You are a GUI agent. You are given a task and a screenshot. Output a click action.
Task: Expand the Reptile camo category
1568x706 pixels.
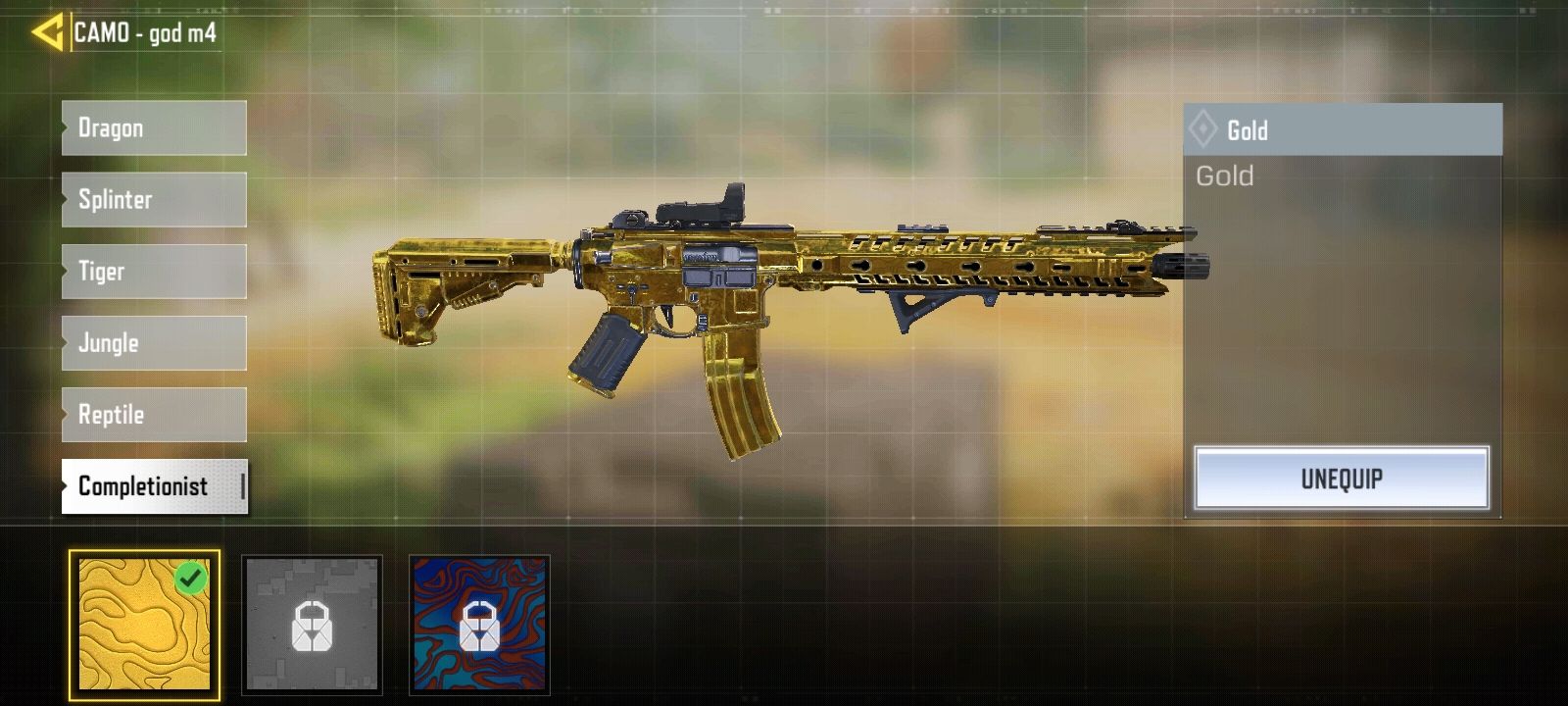coord(153,415)
